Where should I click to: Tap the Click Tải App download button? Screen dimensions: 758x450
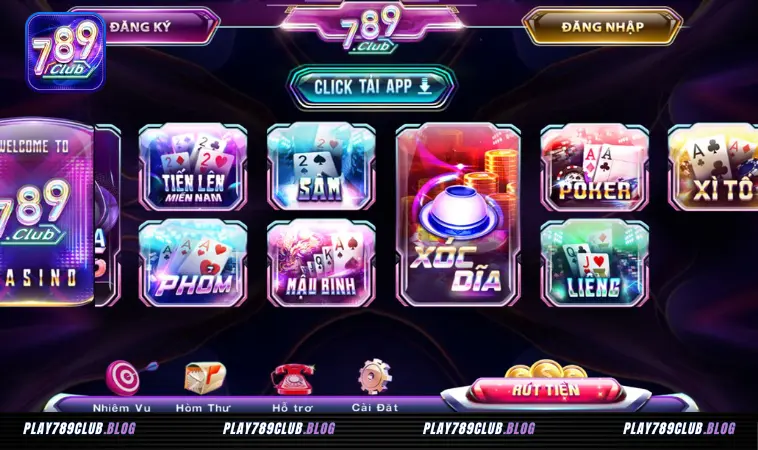372,87
